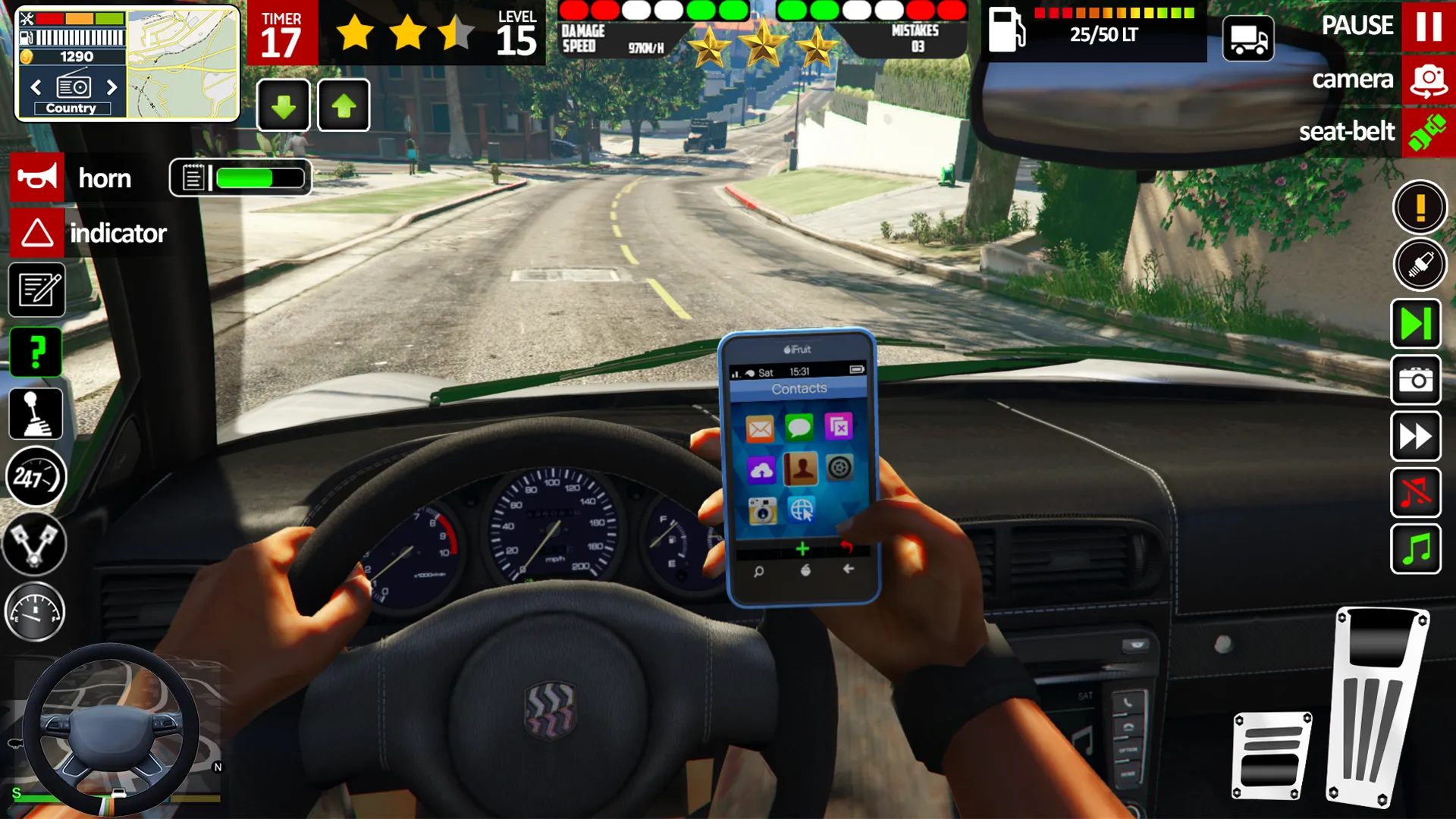Take a screenshot with the camera icon
Image resolution: width=1456 pixels, height=819 pixels.
[x=1415, y=379]
